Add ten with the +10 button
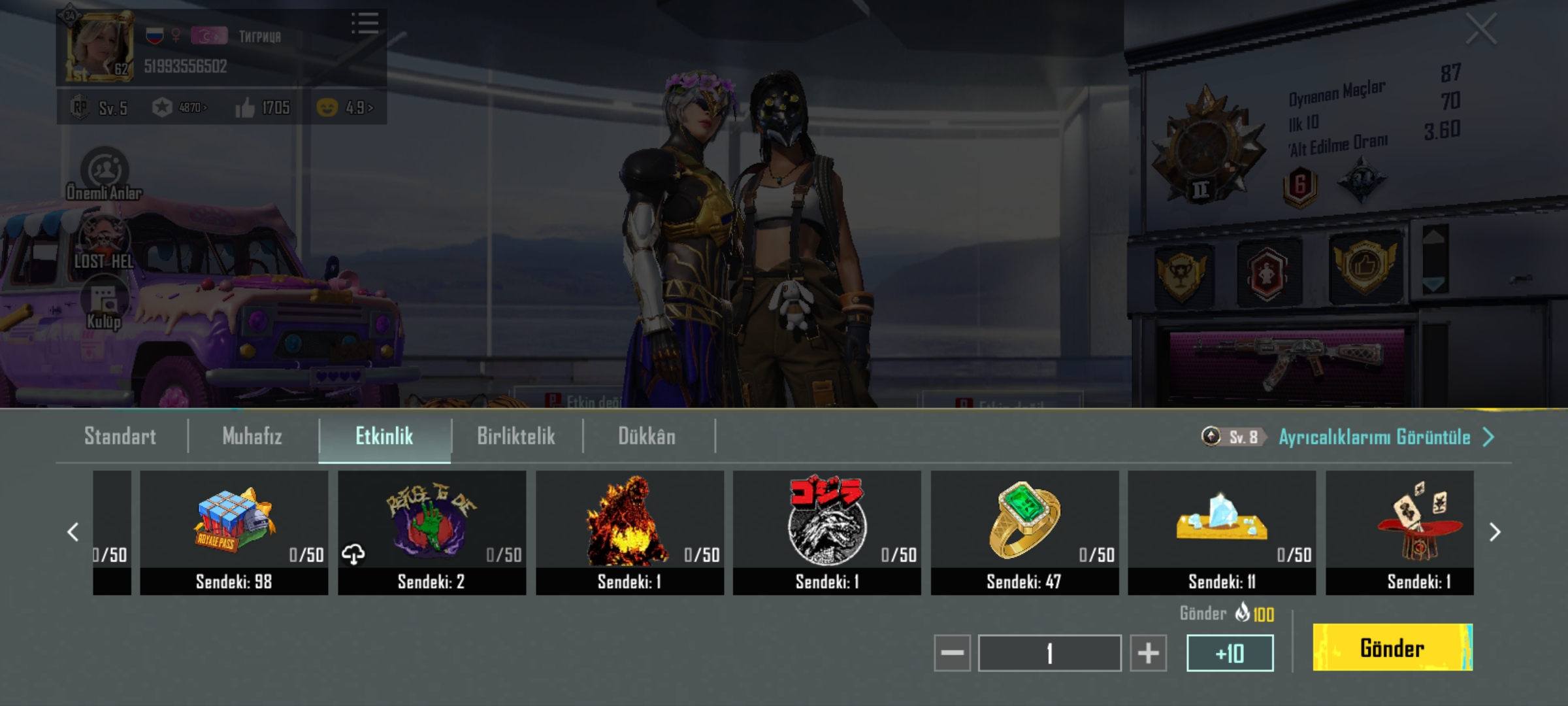The width and height of the screenshot is (1568, 706). [1230, 652]
